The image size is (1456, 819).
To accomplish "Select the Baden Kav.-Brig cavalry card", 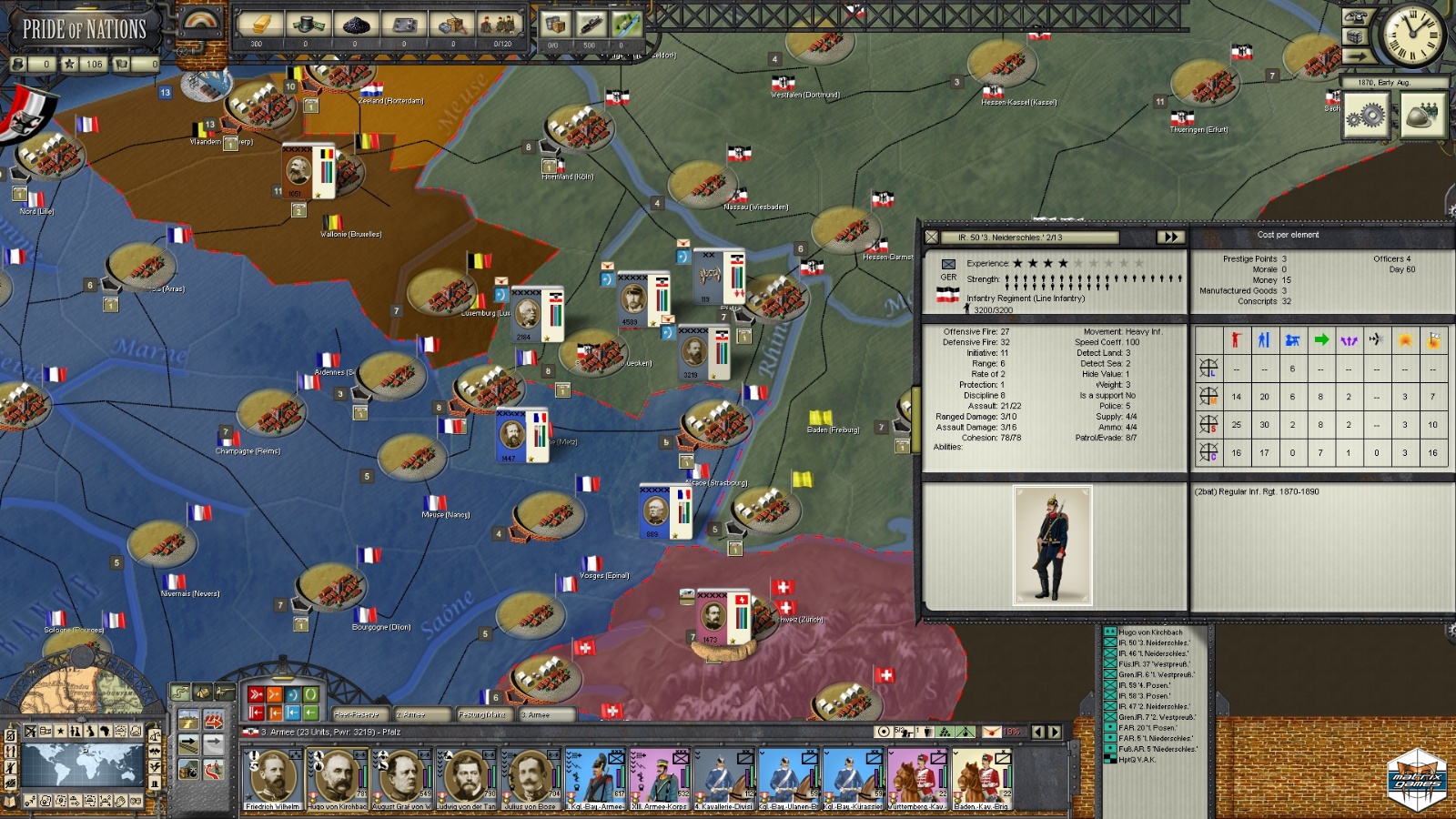I will 982,779.
